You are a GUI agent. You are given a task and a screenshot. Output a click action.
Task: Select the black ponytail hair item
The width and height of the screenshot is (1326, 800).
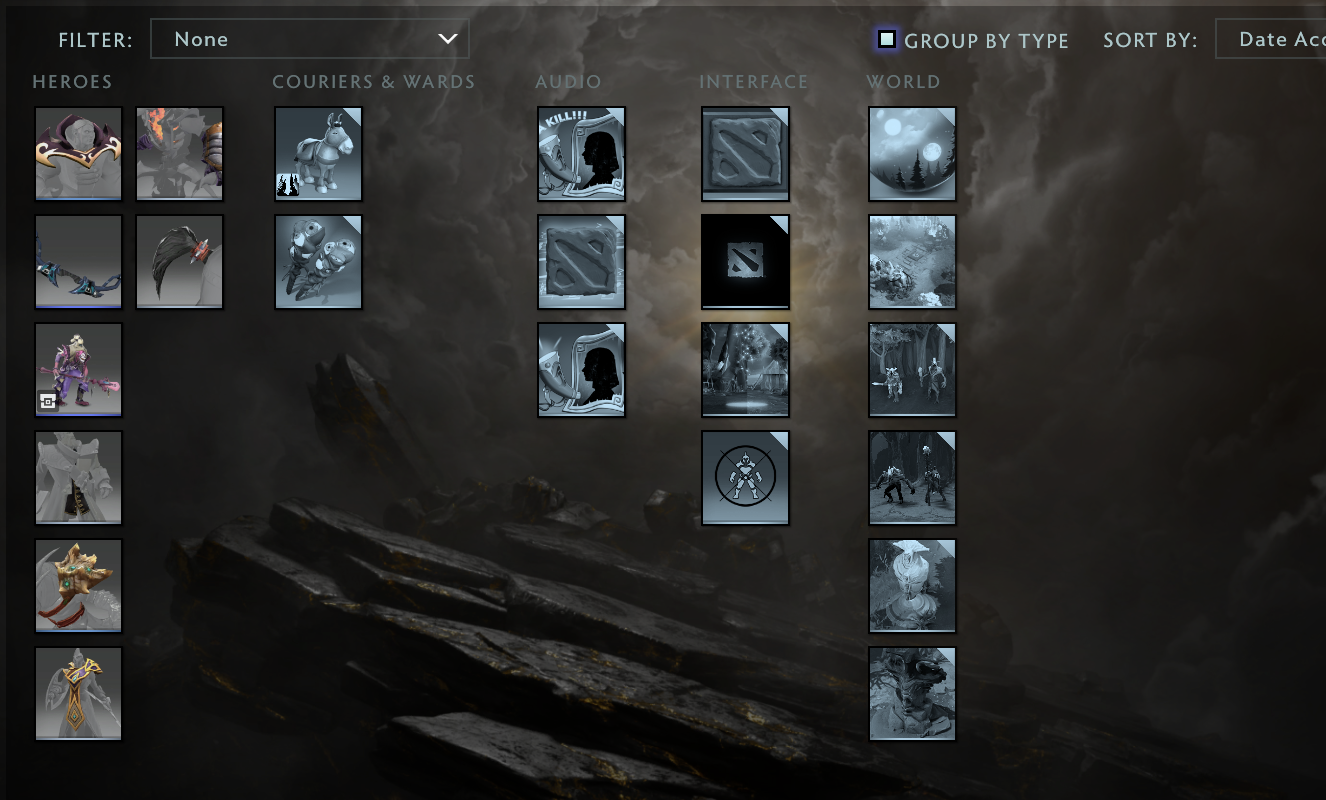[180, 261]
